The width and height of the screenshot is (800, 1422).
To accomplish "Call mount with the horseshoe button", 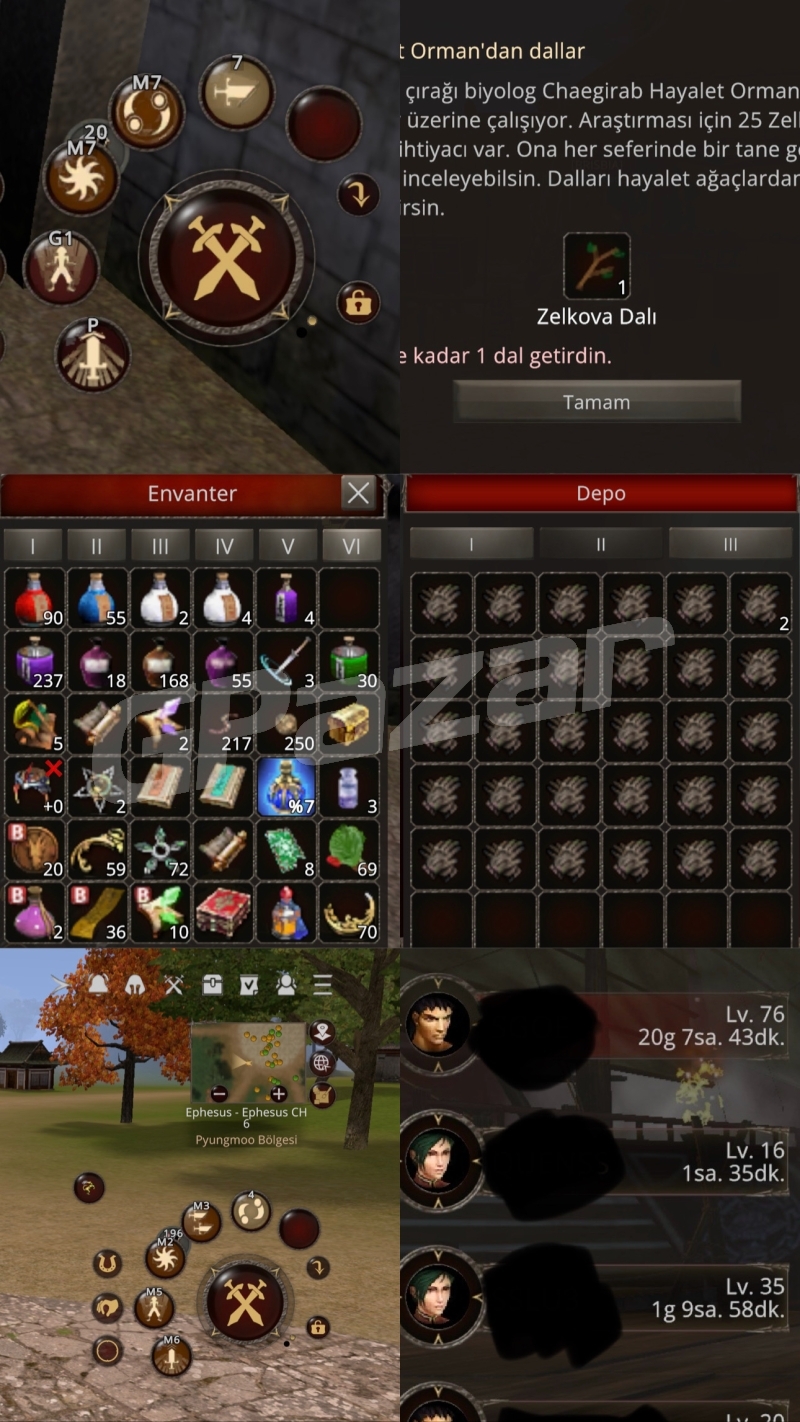I will (x=107, y=1263).
